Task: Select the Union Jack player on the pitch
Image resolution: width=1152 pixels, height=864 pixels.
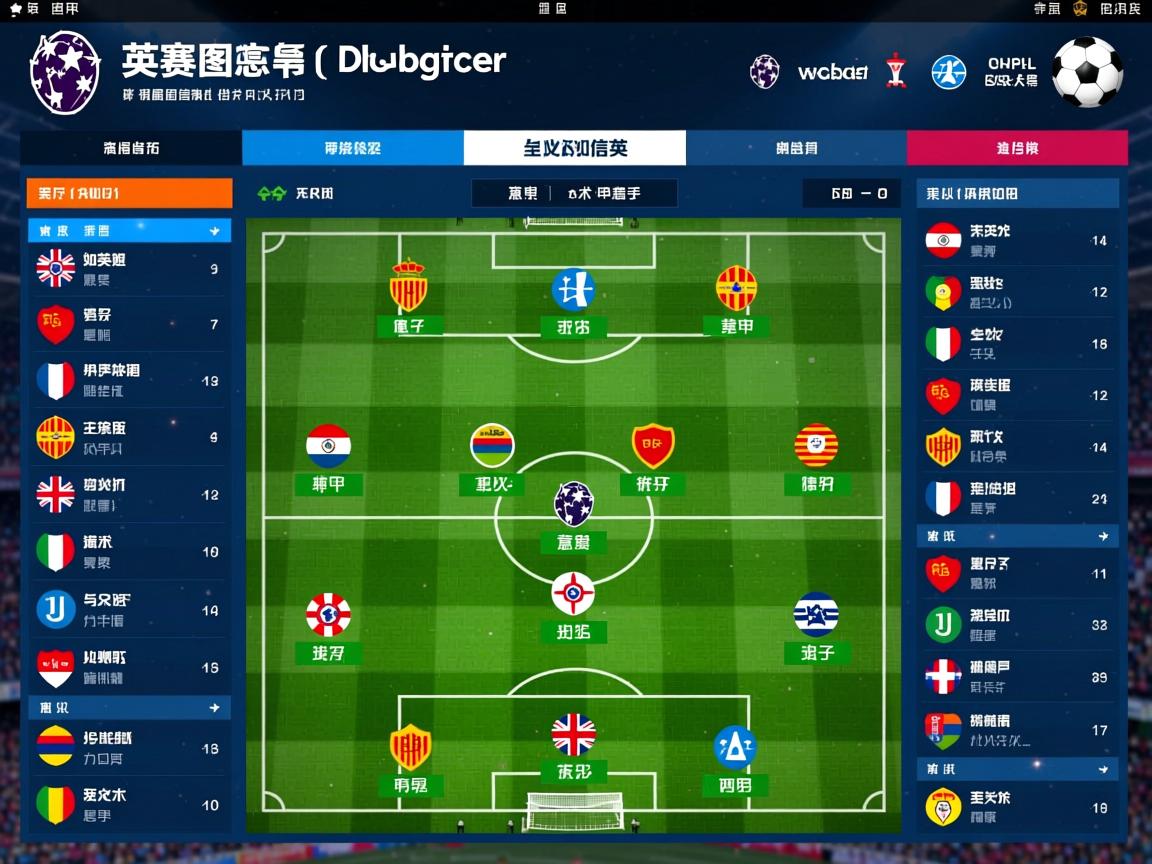Action: coord(574,735)
